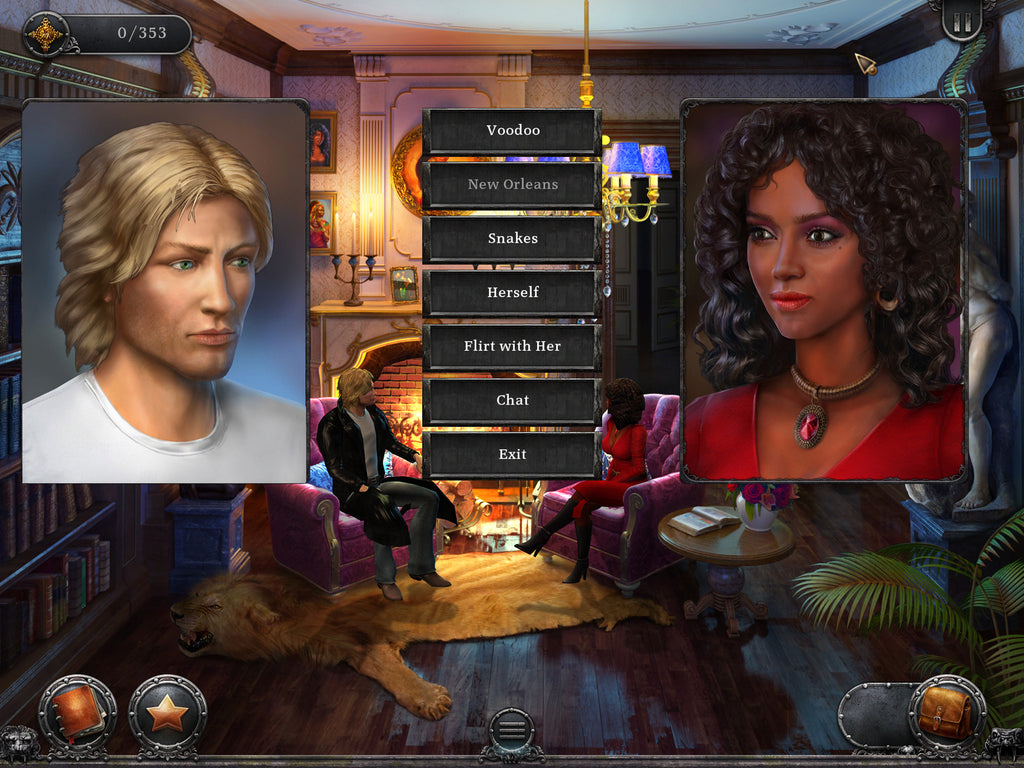Choose the New Orleans dialogue topic
1024x768 pixels.
512,185
